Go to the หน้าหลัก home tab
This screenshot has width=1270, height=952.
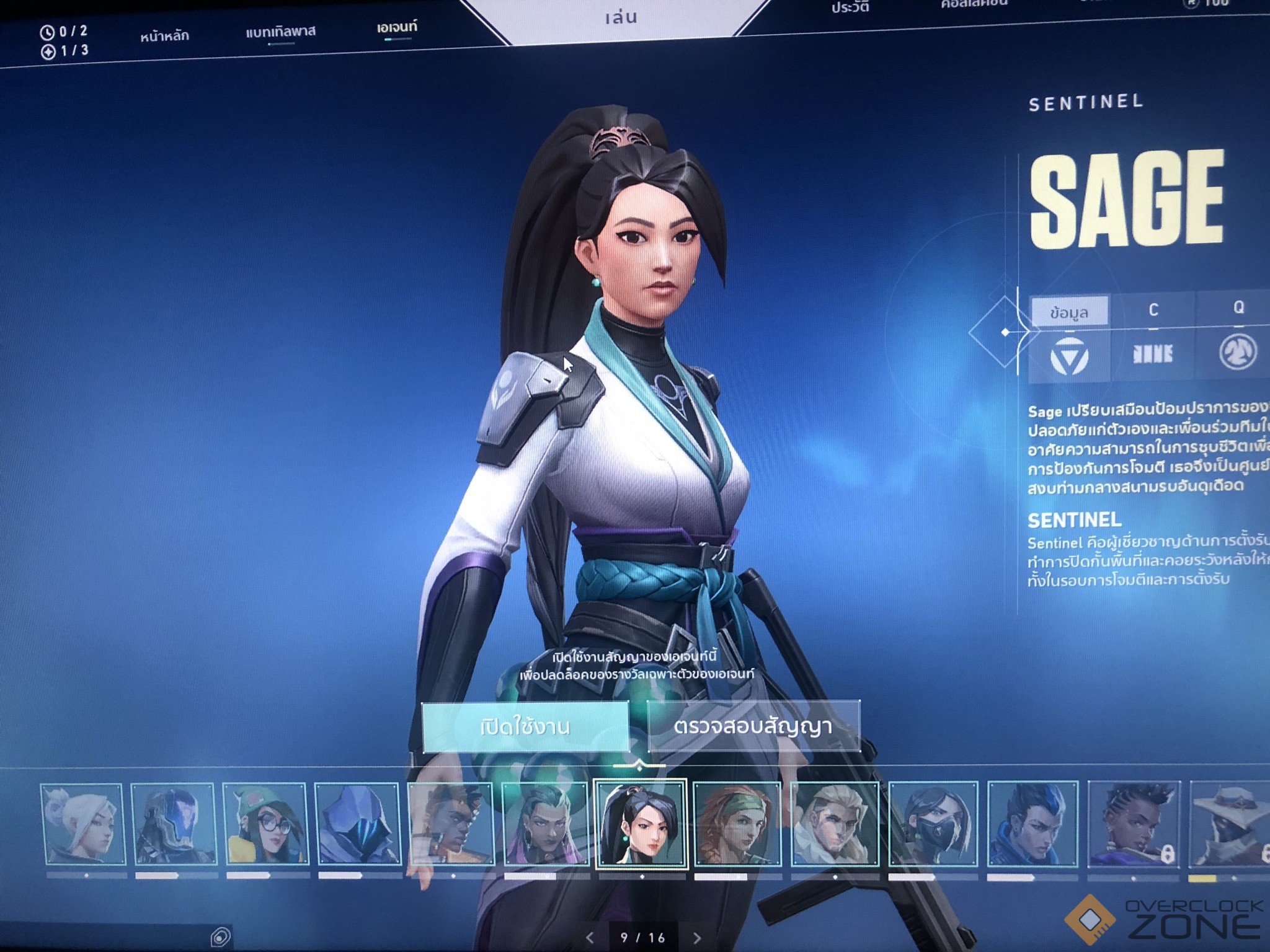point(164,36)
